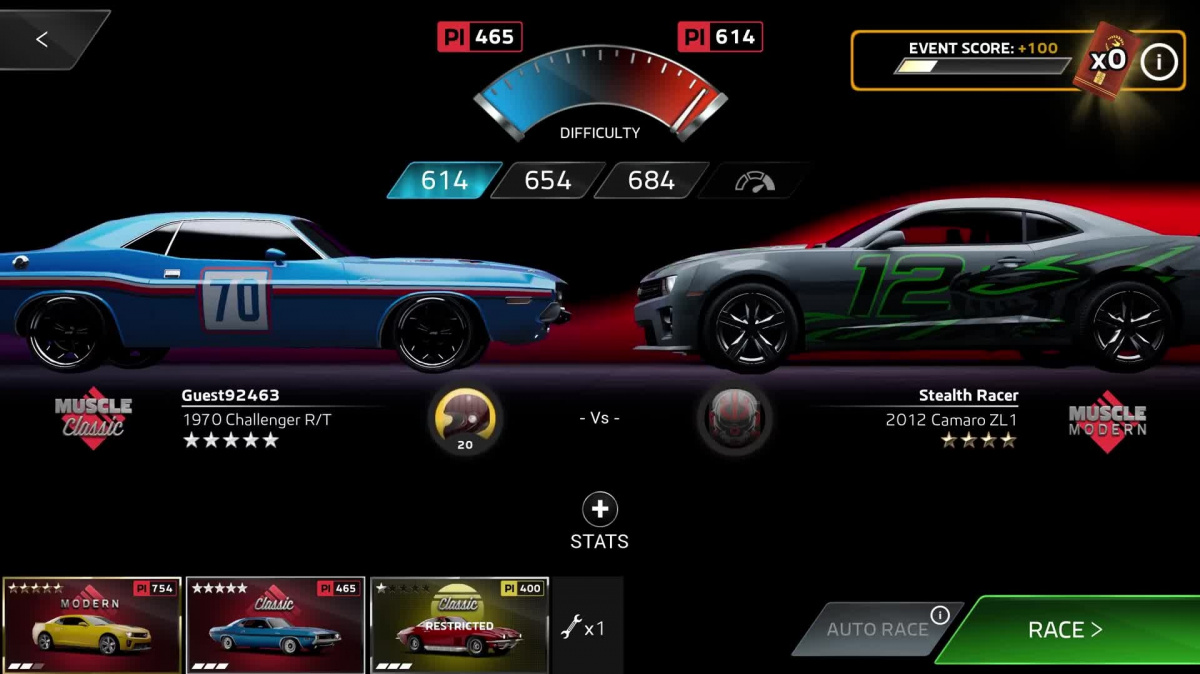Open the wrench upgrade kits button
The height and width of the screenshot is (674, 1200).
(x=581, y=629)
